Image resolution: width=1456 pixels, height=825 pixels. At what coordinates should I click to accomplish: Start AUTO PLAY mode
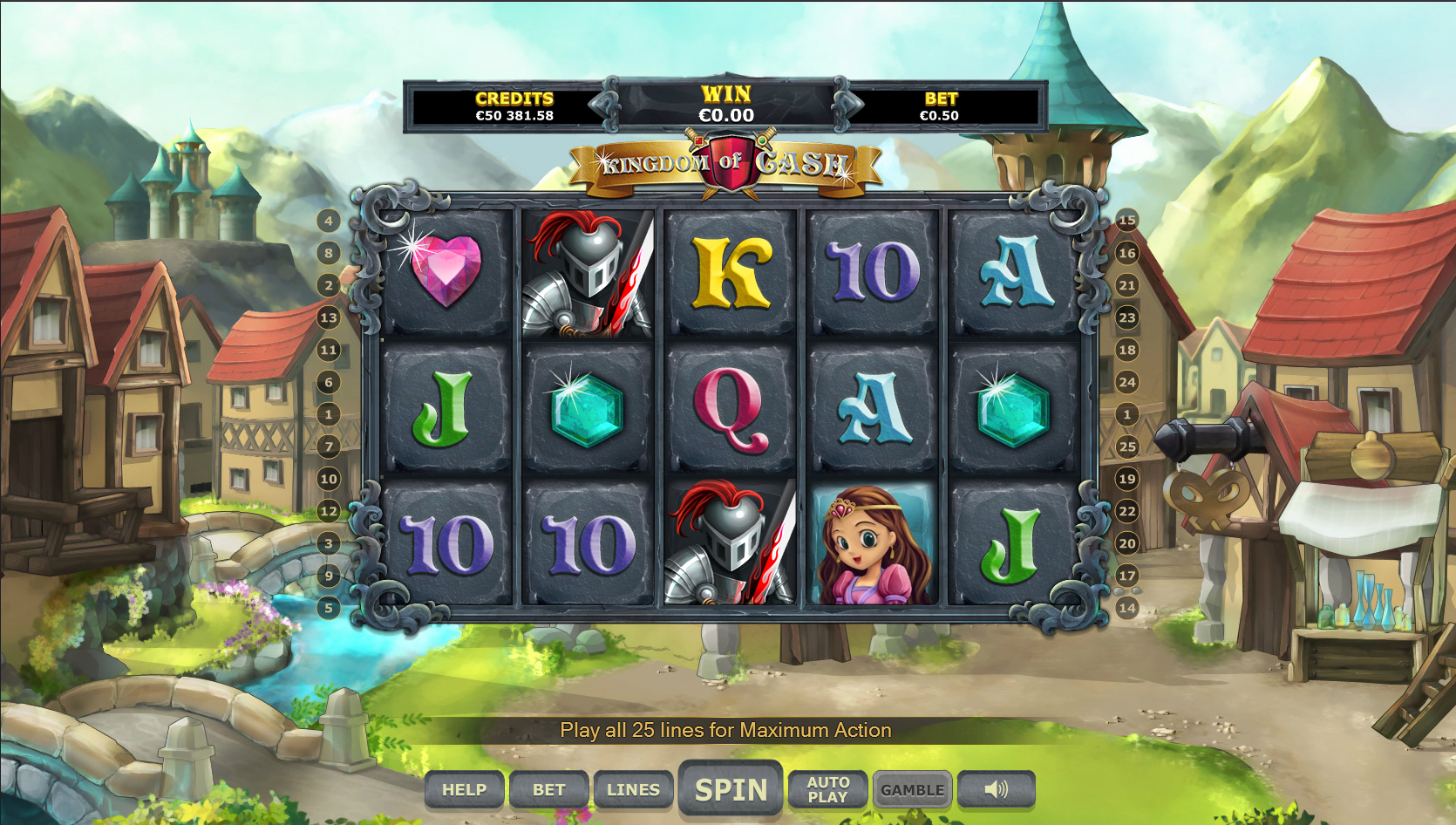pos(827,790)
